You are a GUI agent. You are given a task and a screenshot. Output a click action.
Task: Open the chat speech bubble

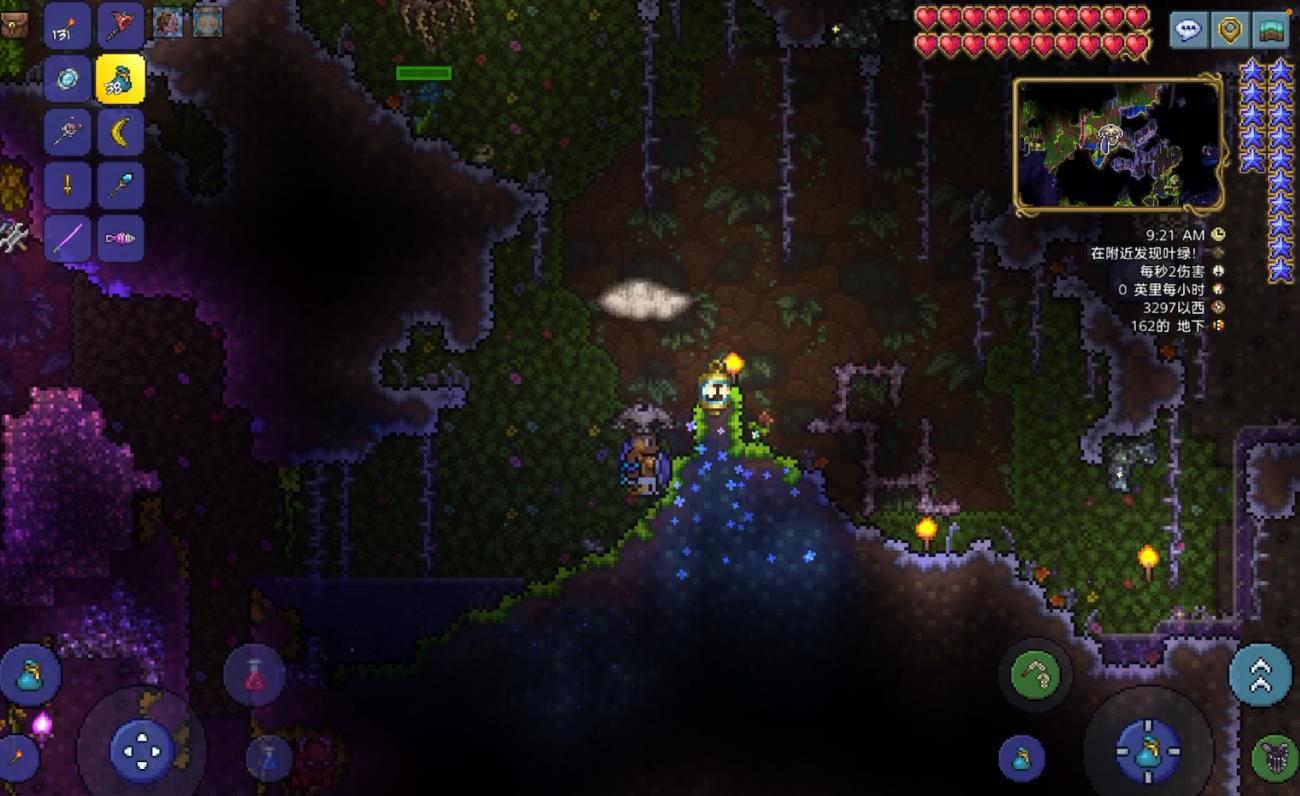coord(1188,30)
